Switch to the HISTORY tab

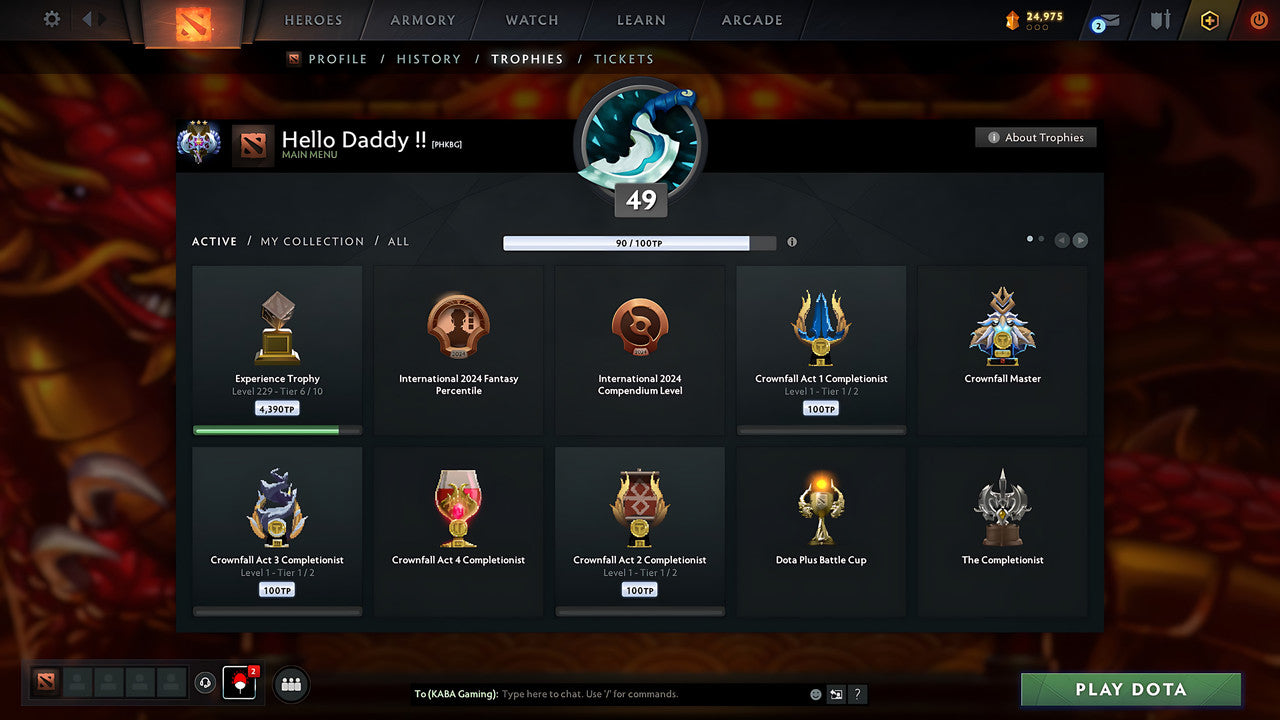428,59
